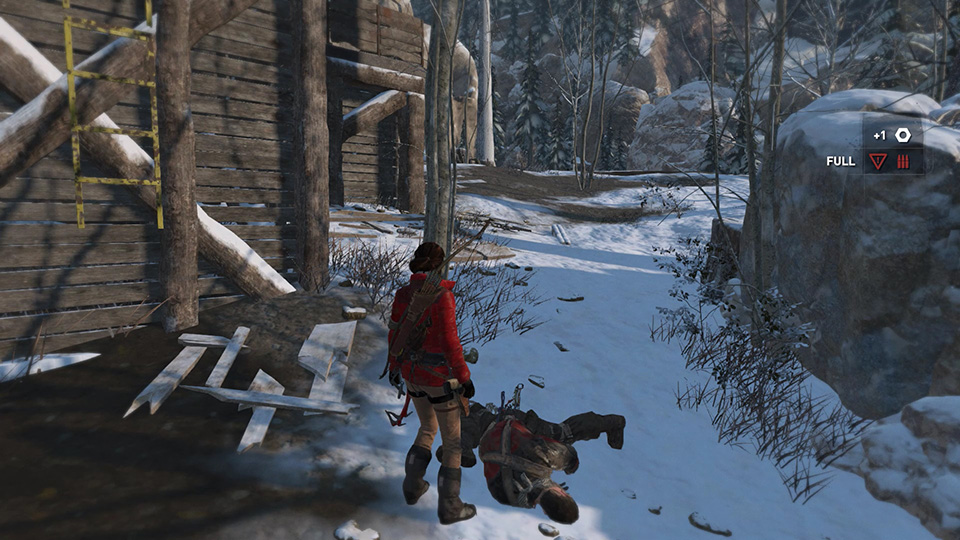Viewport: 960px width, 540px height.
Task: Select the red warning triangle icon
Action: 877,161
